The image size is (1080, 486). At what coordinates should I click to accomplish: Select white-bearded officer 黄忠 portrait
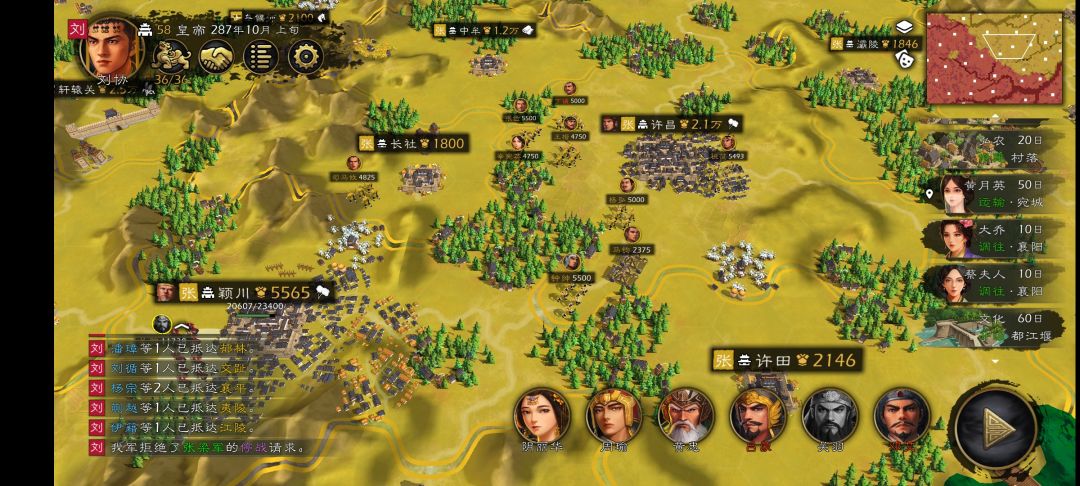pos(686,416)
